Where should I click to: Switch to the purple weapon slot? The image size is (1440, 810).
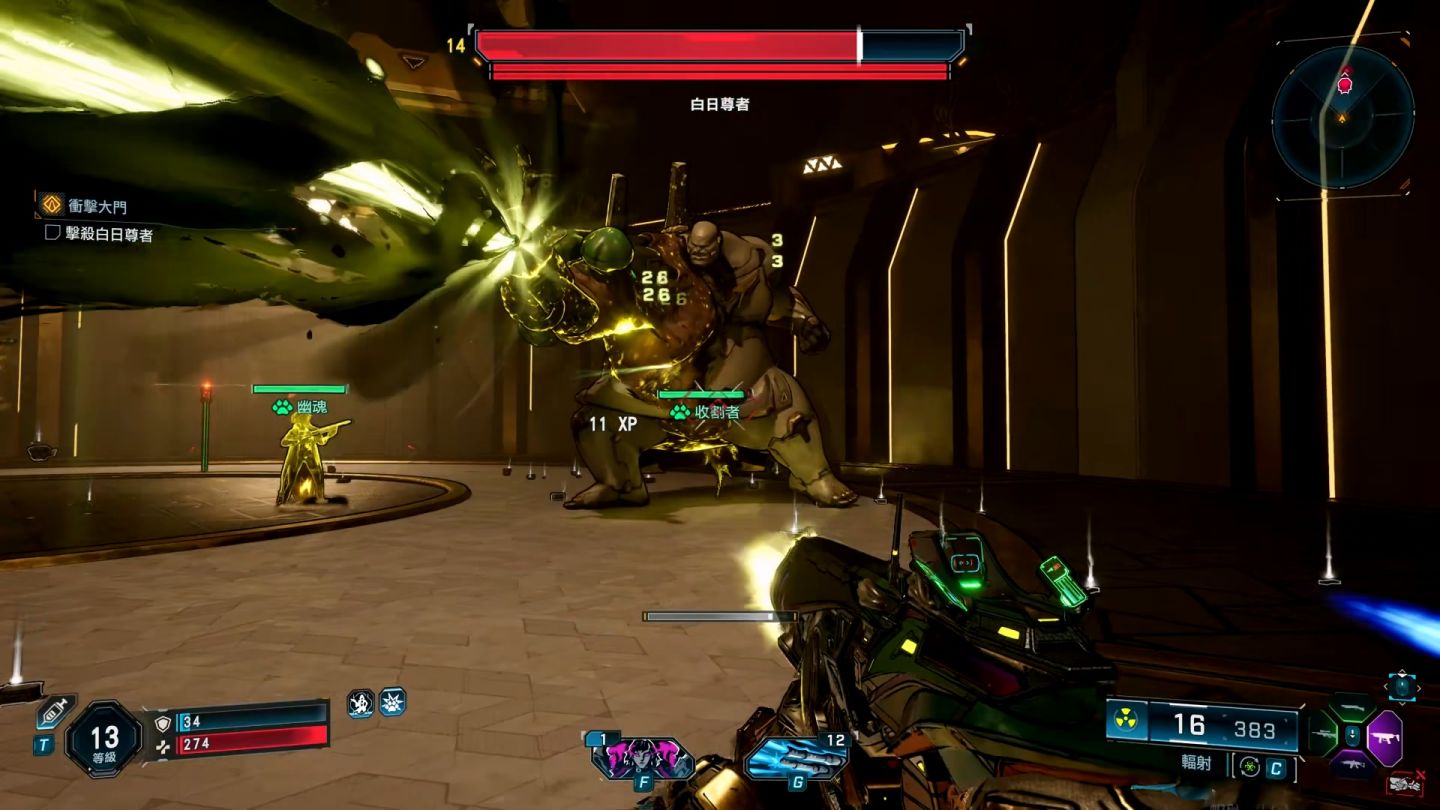(1385, 738)
